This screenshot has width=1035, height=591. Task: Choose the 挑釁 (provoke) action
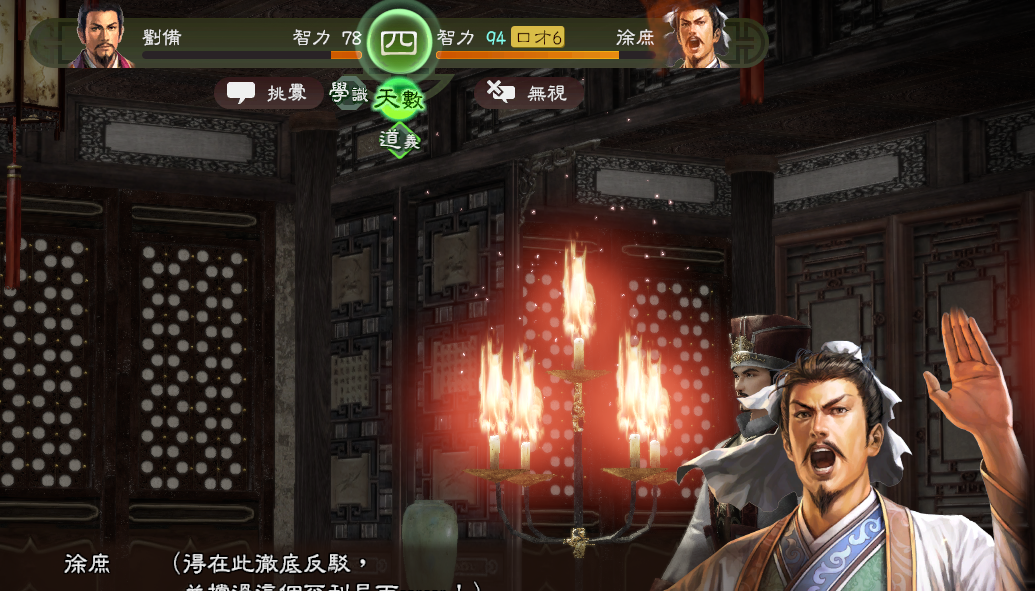pos(268,93)
